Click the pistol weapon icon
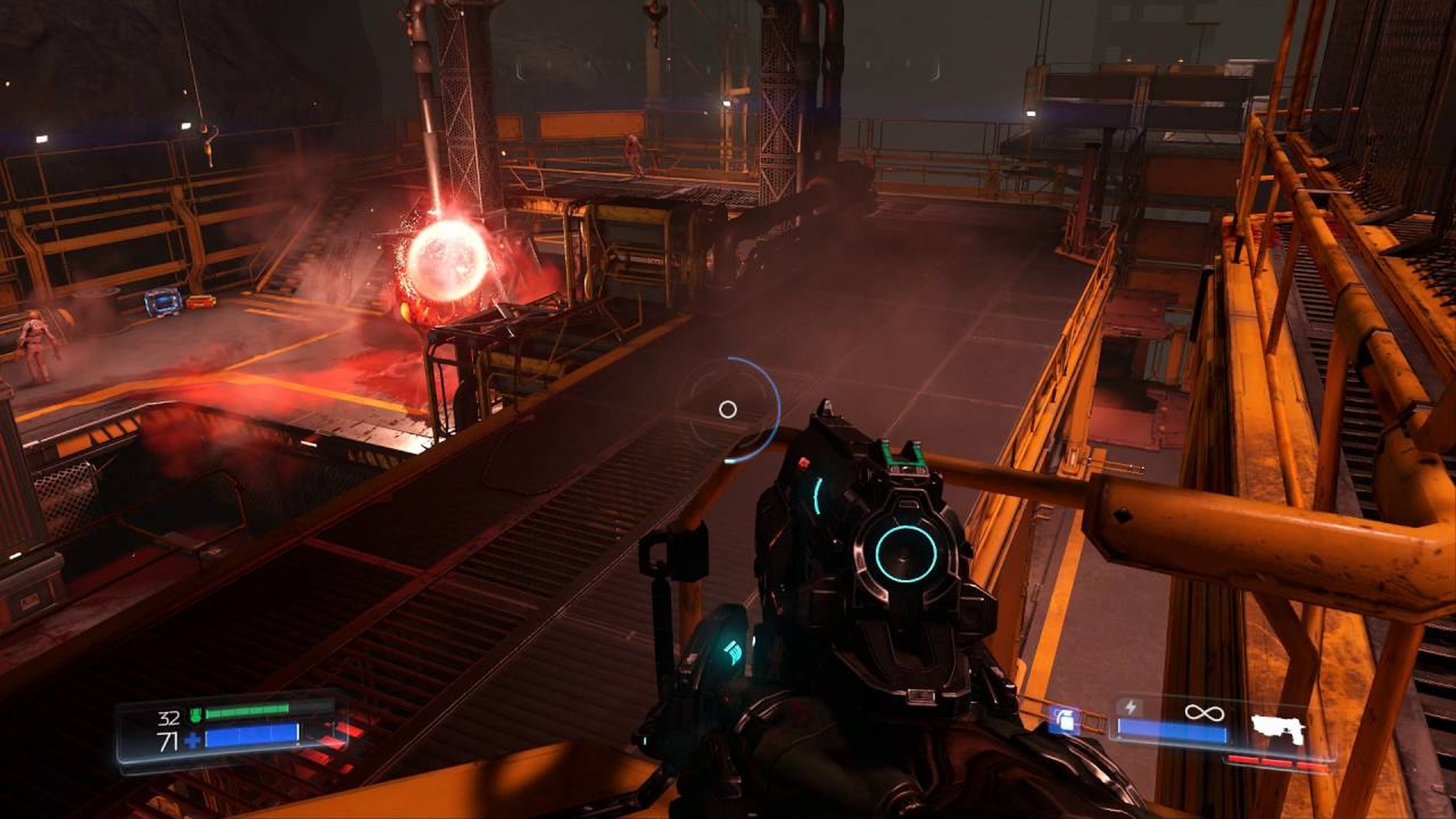 coord(1278,728)
